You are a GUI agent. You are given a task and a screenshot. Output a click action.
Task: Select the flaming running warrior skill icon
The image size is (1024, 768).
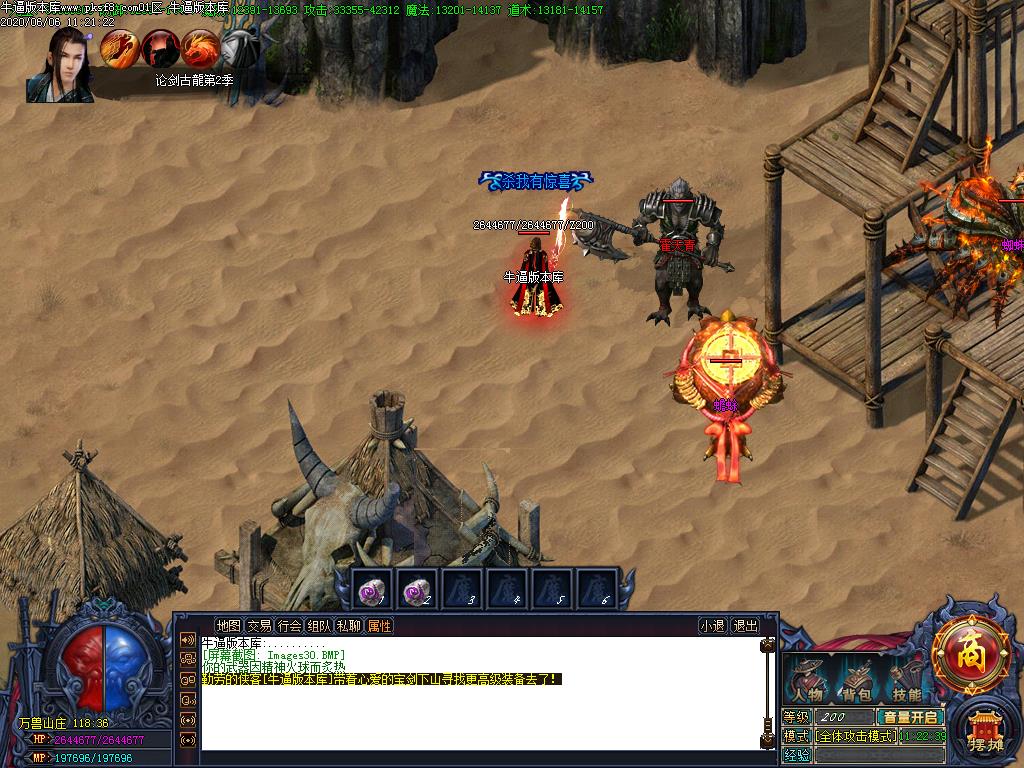click(x=119, y=48)
